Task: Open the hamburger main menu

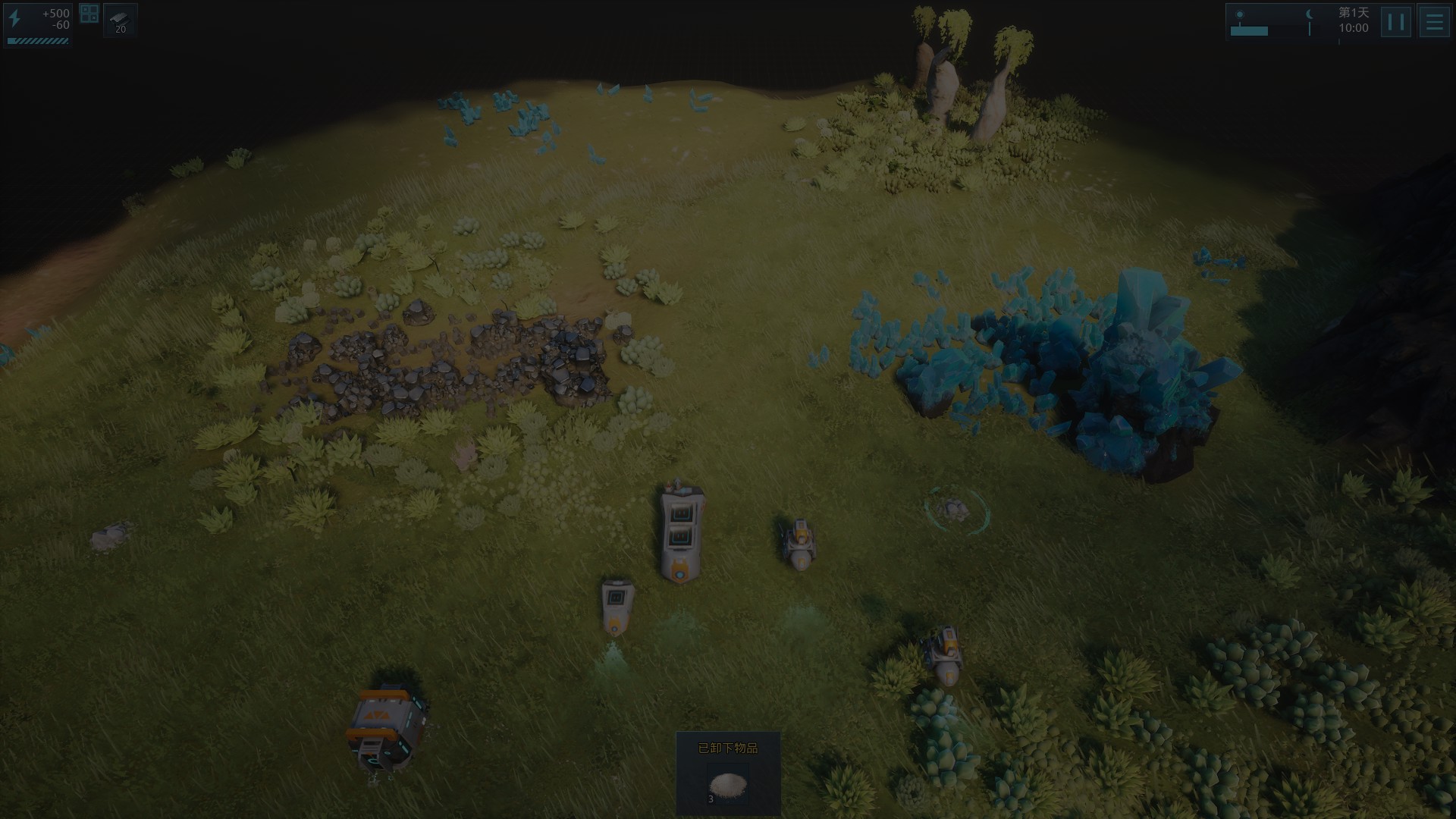Action: pos(1433,22)
